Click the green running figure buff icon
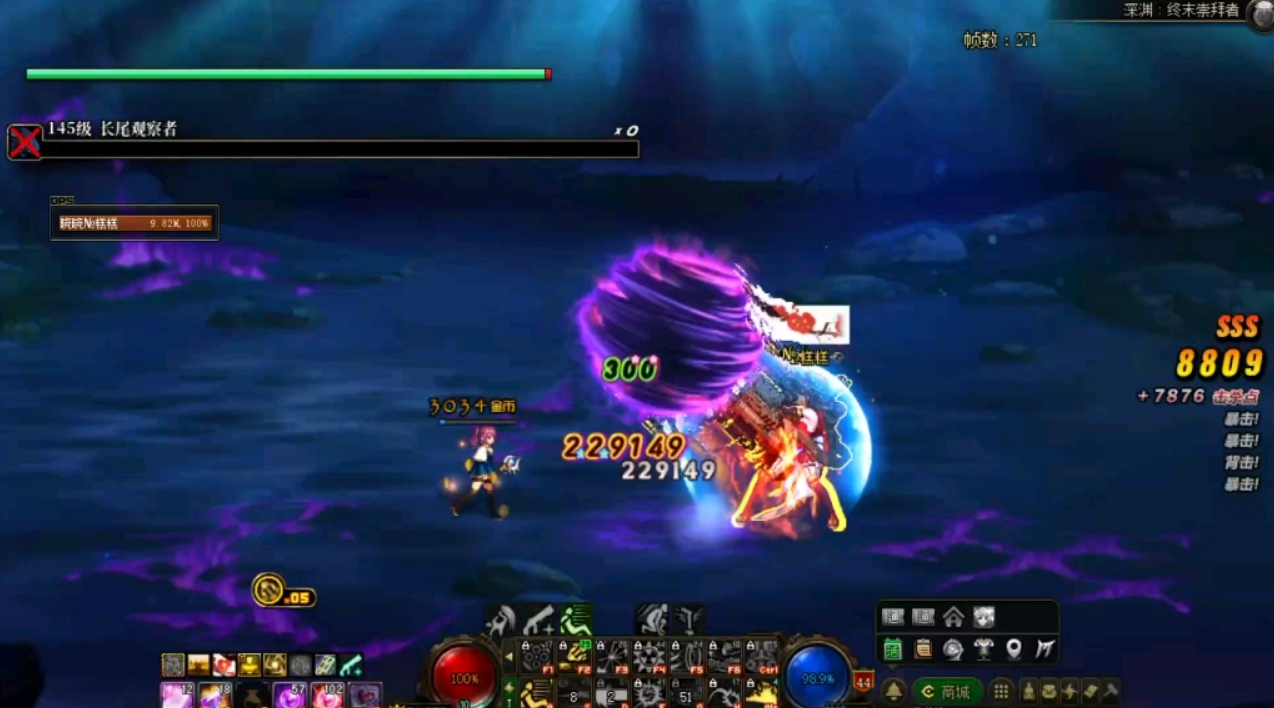This screenshot has width=1274, height=708. click(575, 620)
